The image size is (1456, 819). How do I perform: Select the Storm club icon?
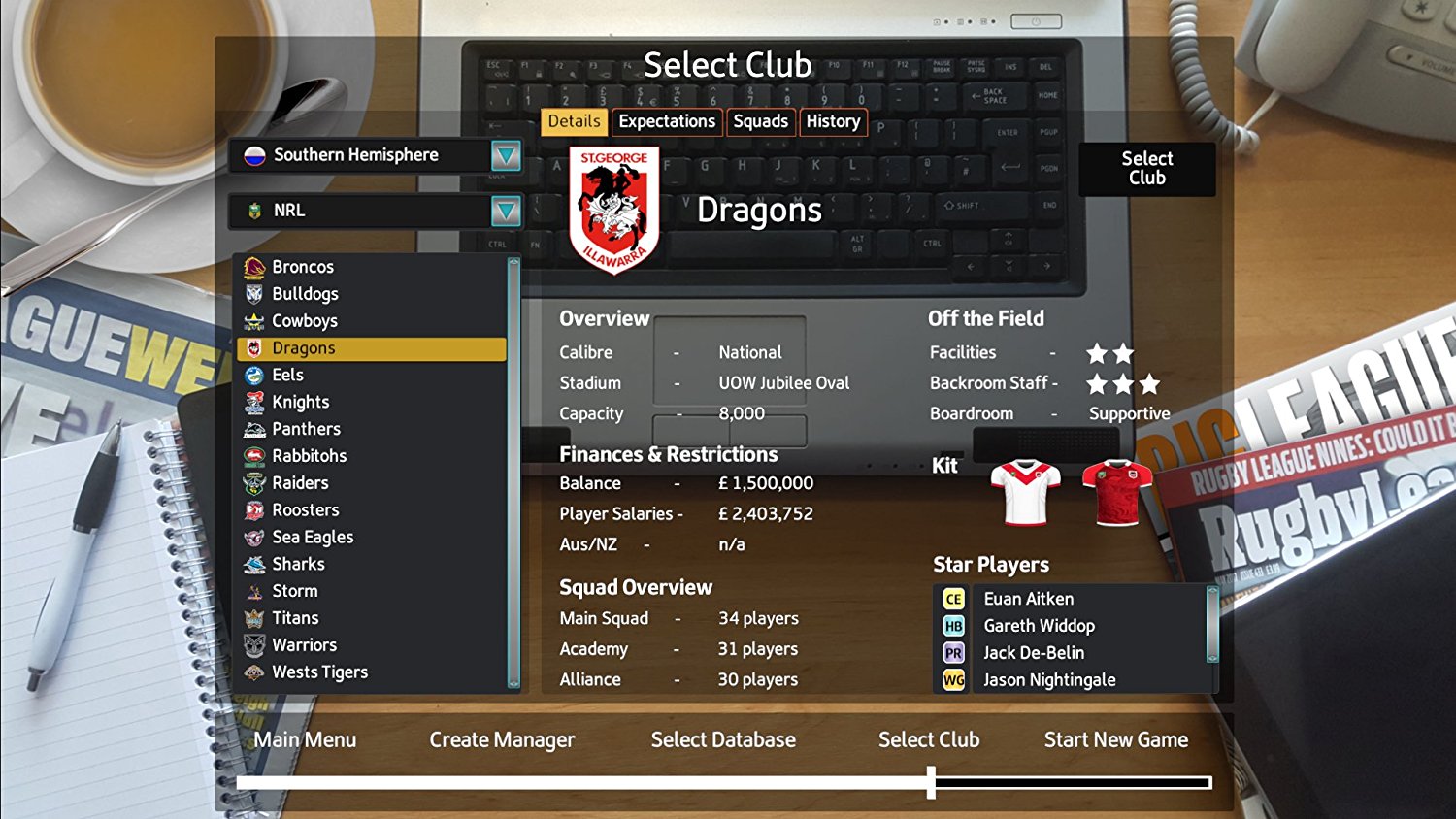(253, 590)
